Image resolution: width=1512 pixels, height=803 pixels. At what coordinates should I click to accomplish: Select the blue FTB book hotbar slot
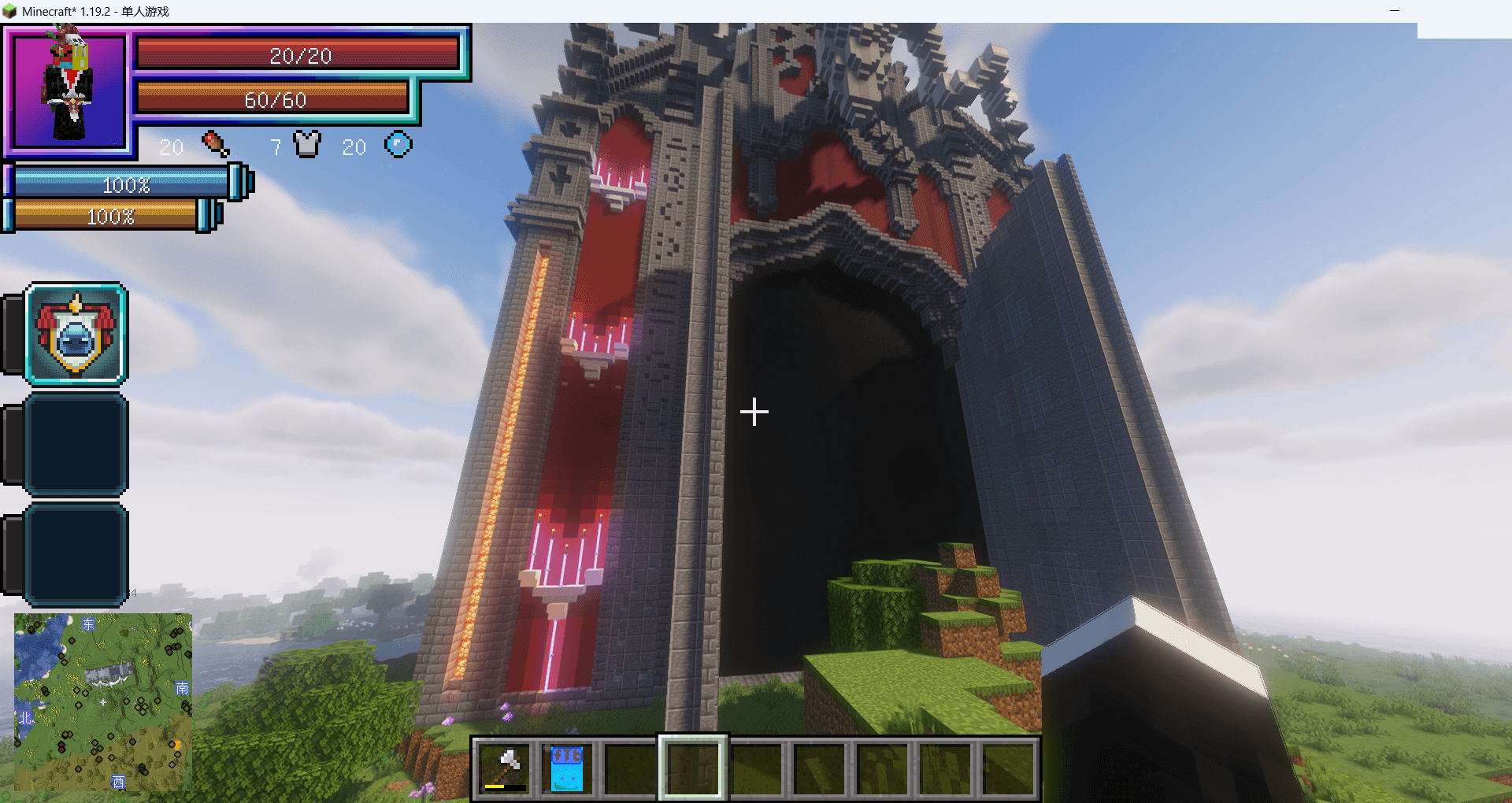(567, 768)
